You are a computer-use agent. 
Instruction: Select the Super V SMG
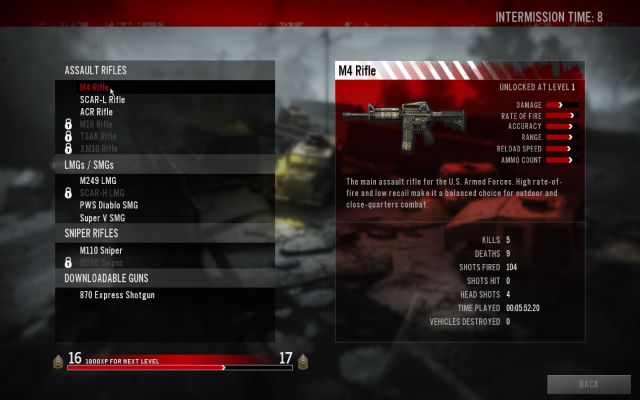102,217
